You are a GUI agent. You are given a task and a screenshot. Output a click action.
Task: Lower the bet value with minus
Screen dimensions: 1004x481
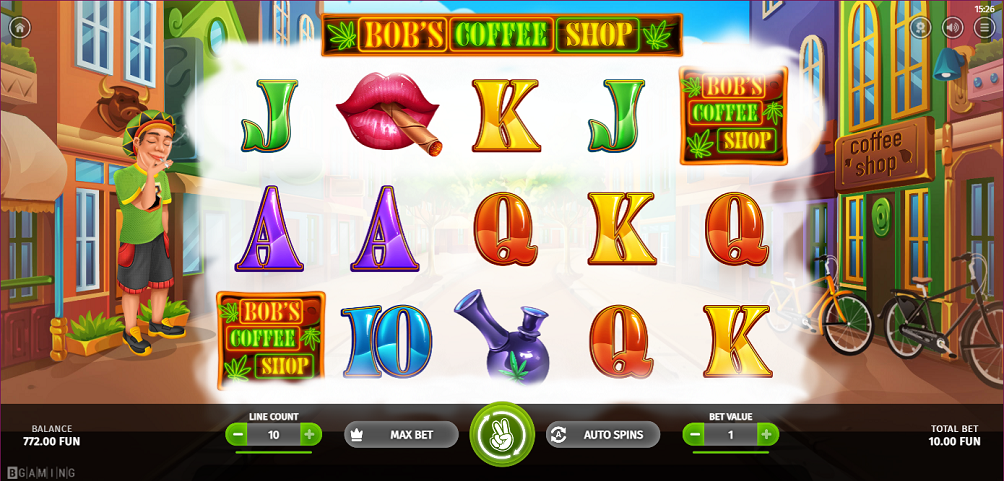click(694, 435)
